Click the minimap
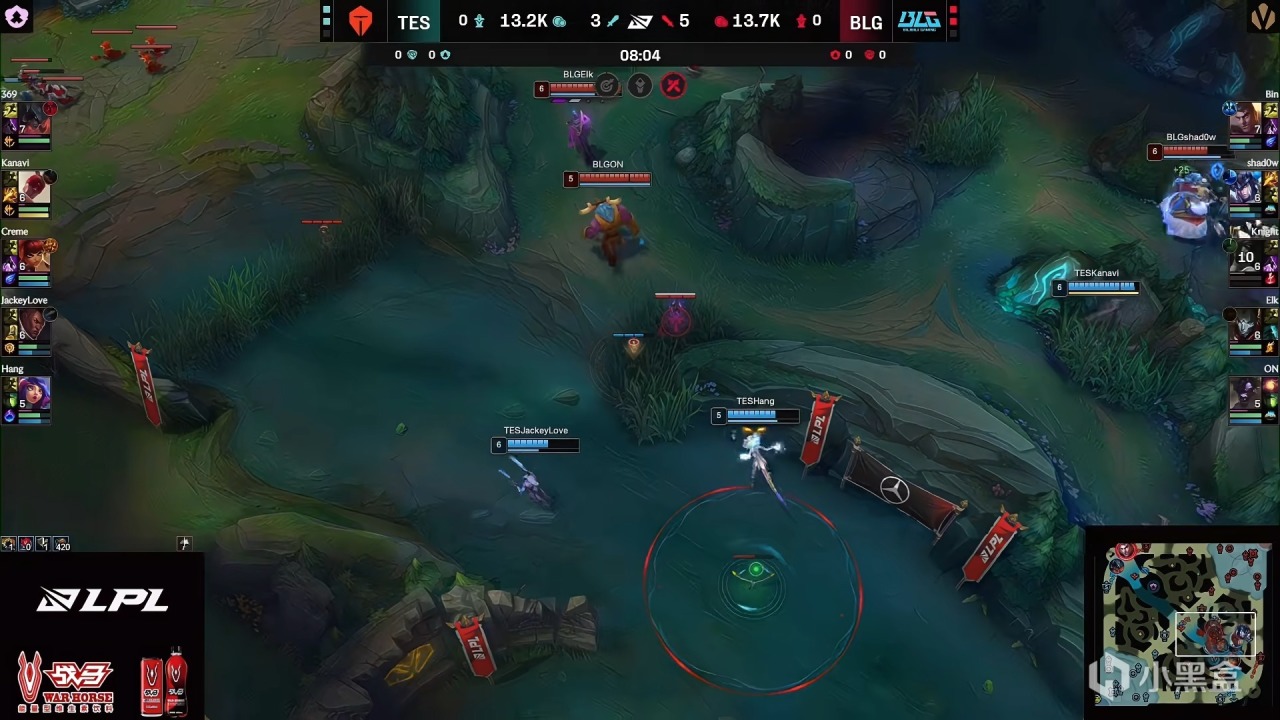This screenshot has width=1280, height=720. tap(1182, 622)
